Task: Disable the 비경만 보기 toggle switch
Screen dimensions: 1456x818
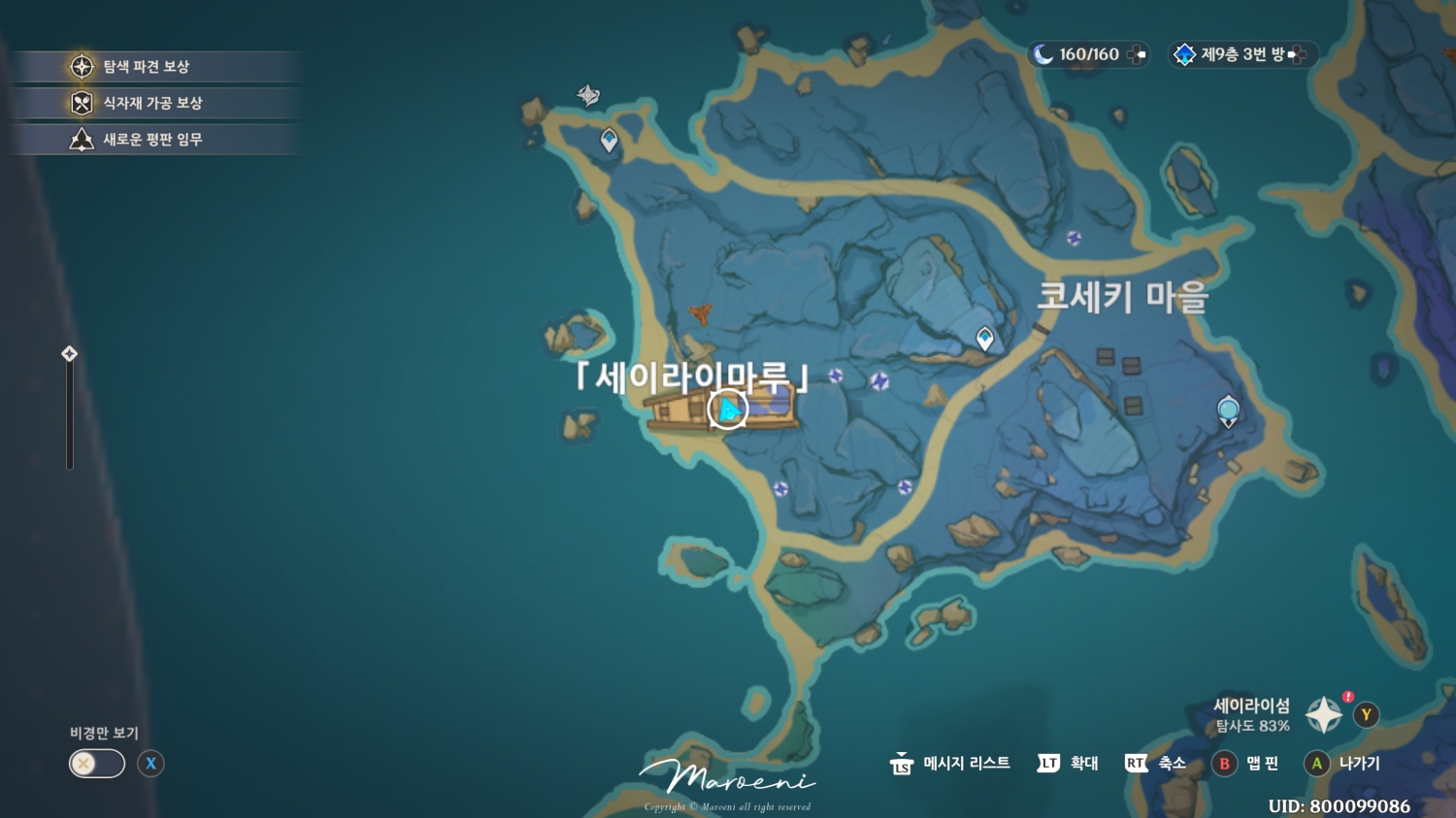Action: coord(94,764)
